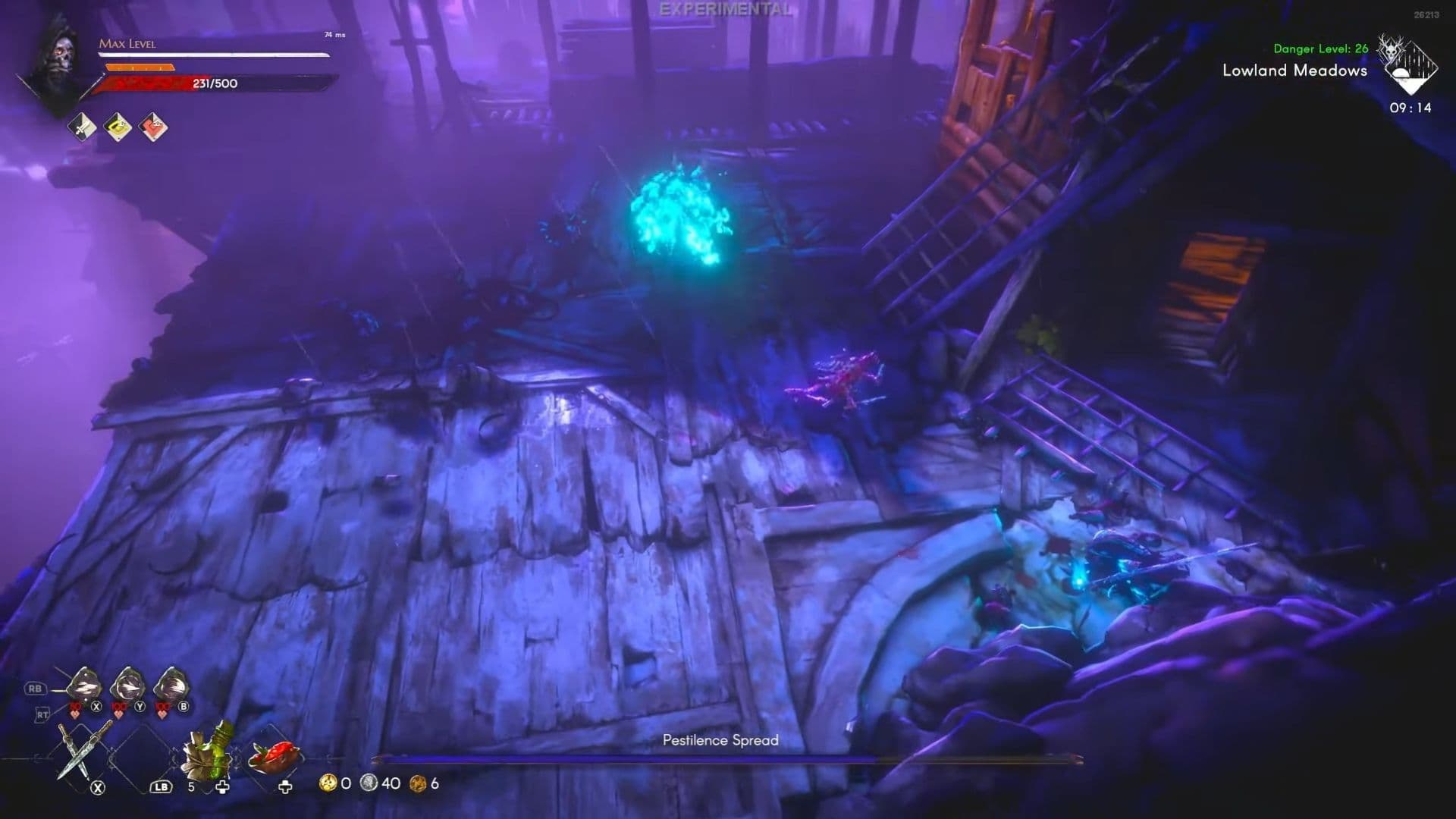Toggle the plus upgrade beside the red fruit
Viewport: 1456px width, 819px height.
[286, 787]
